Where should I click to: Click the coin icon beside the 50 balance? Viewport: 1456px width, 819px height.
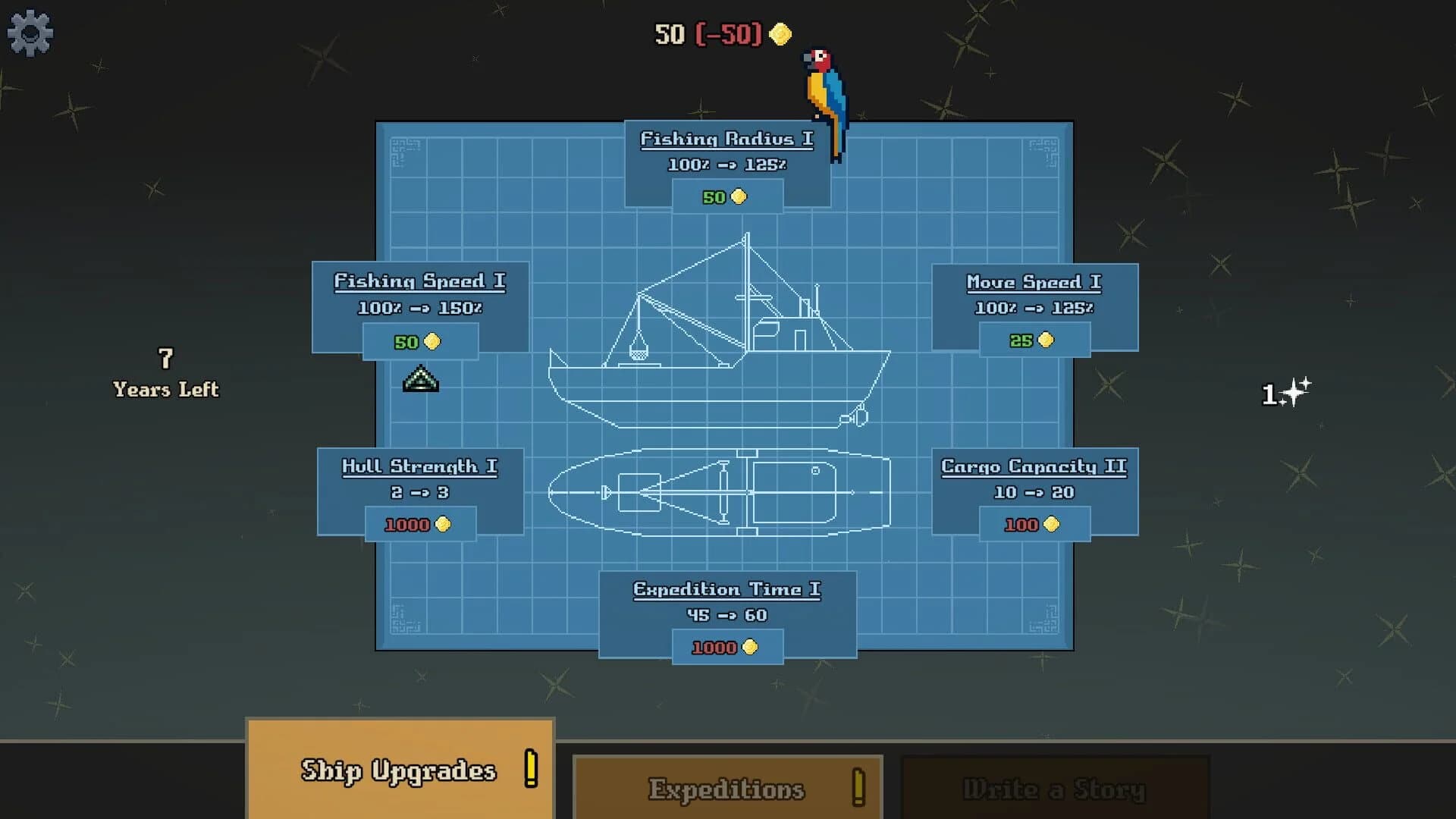[780, 34]
